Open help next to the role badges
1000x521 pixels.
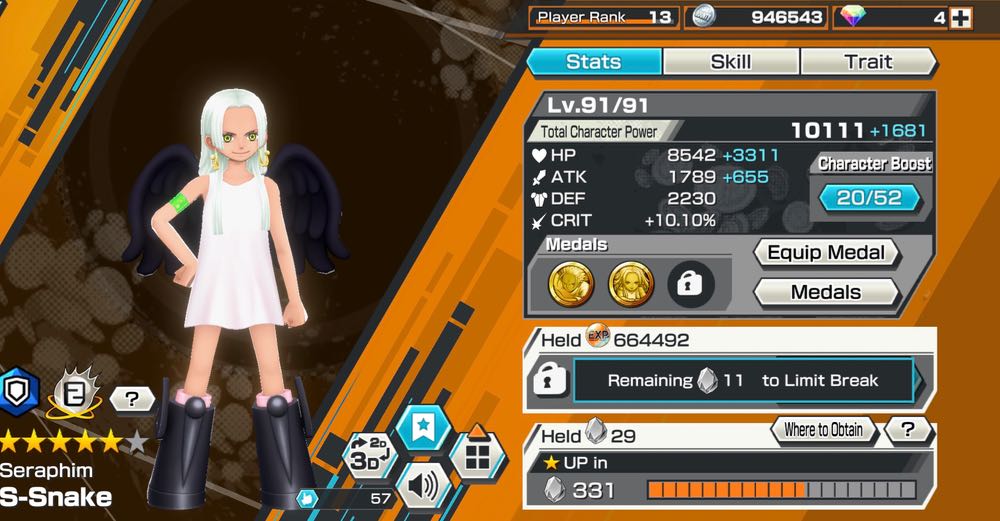132,400
